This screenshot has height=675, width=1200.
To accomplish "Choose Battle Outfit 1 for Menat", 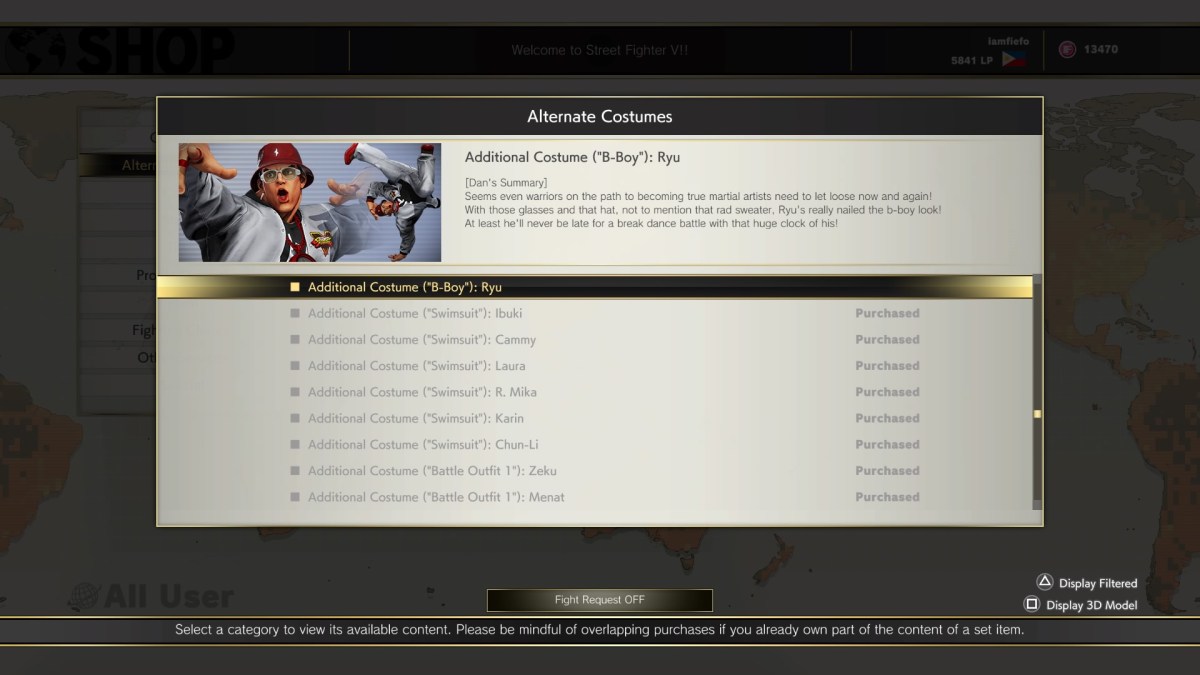I will click(436, 497).
